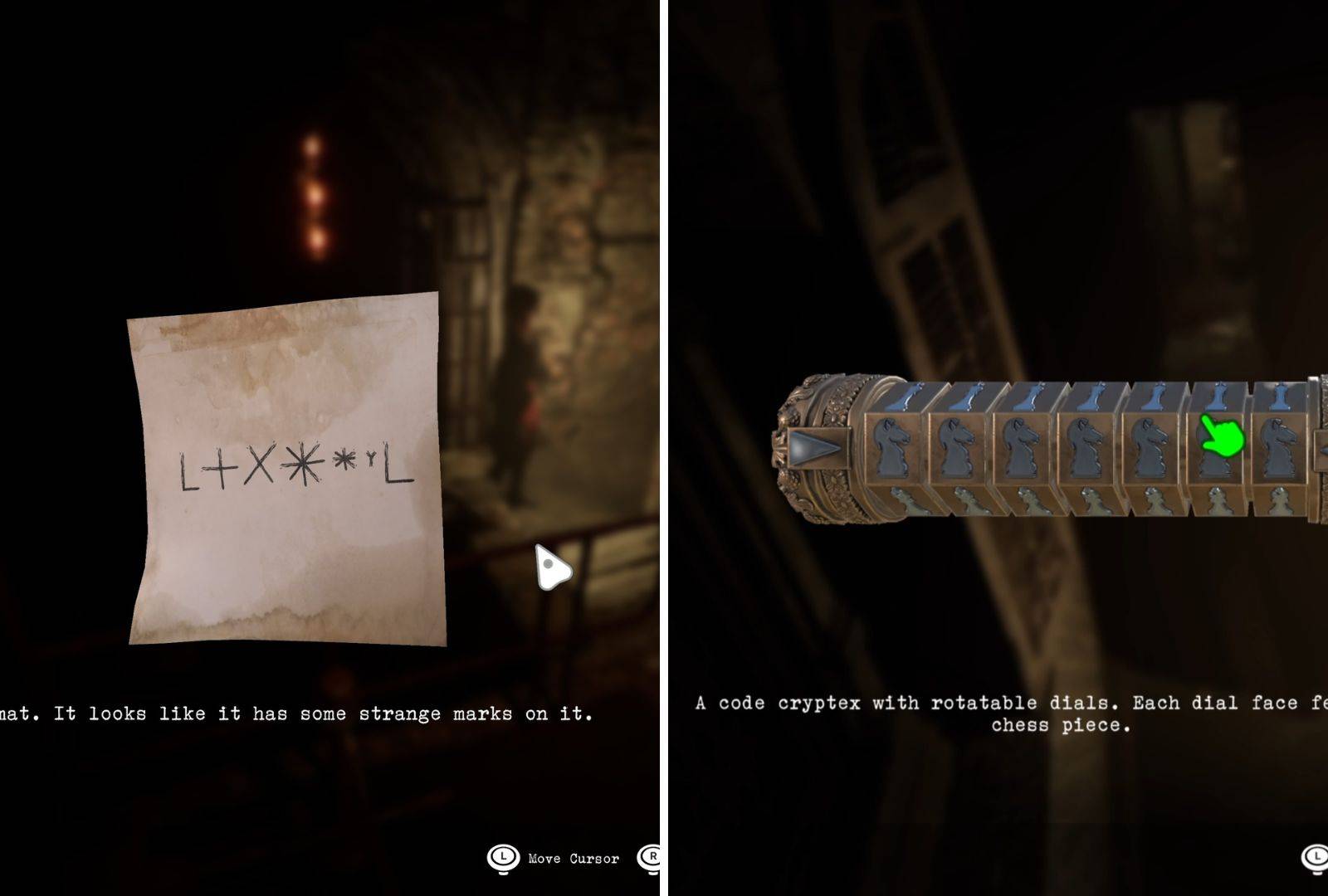Click the L button prompt at bottom right

[1316, 858]
